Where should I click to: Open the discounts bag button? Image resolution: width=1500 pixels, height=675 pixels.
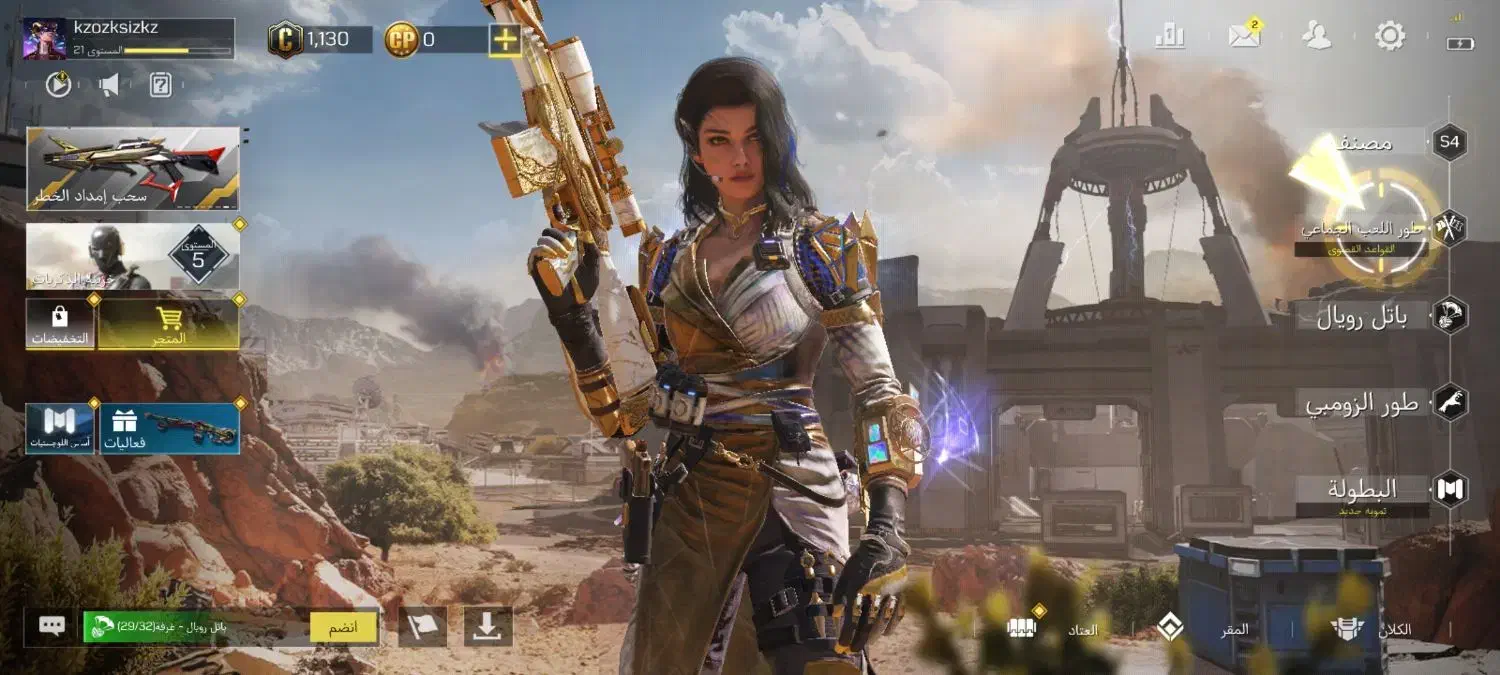point(60,324)
